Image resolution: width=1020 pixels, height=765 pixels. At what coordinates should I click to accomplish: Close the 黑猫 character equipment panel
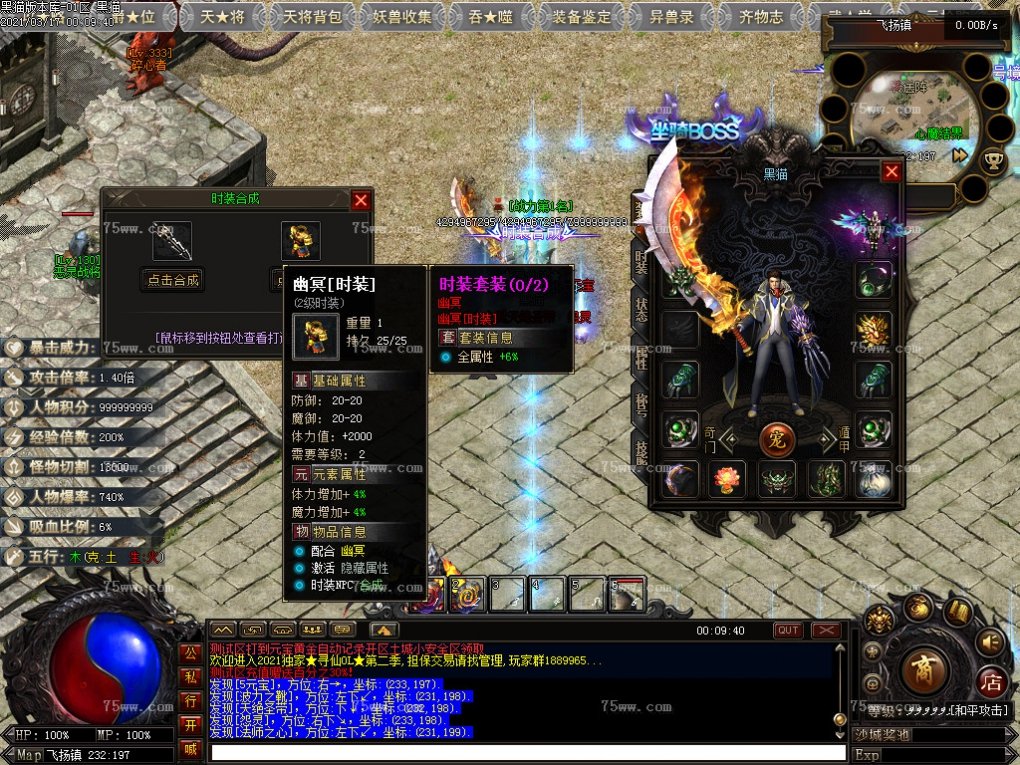[x=891, y=172]
